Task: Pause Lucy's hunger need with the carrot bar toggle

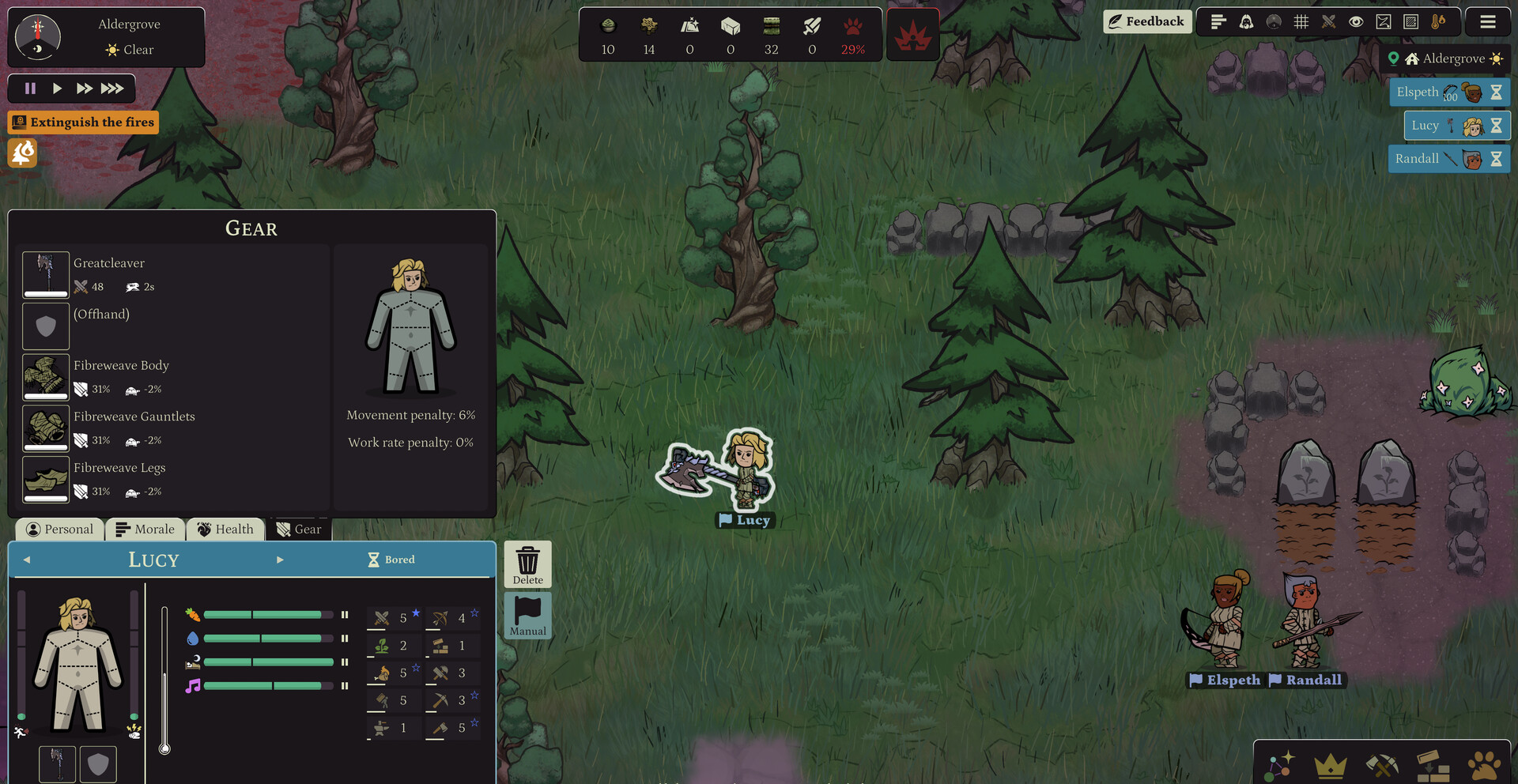Action: pyautogui.click(x=345, y=614)
